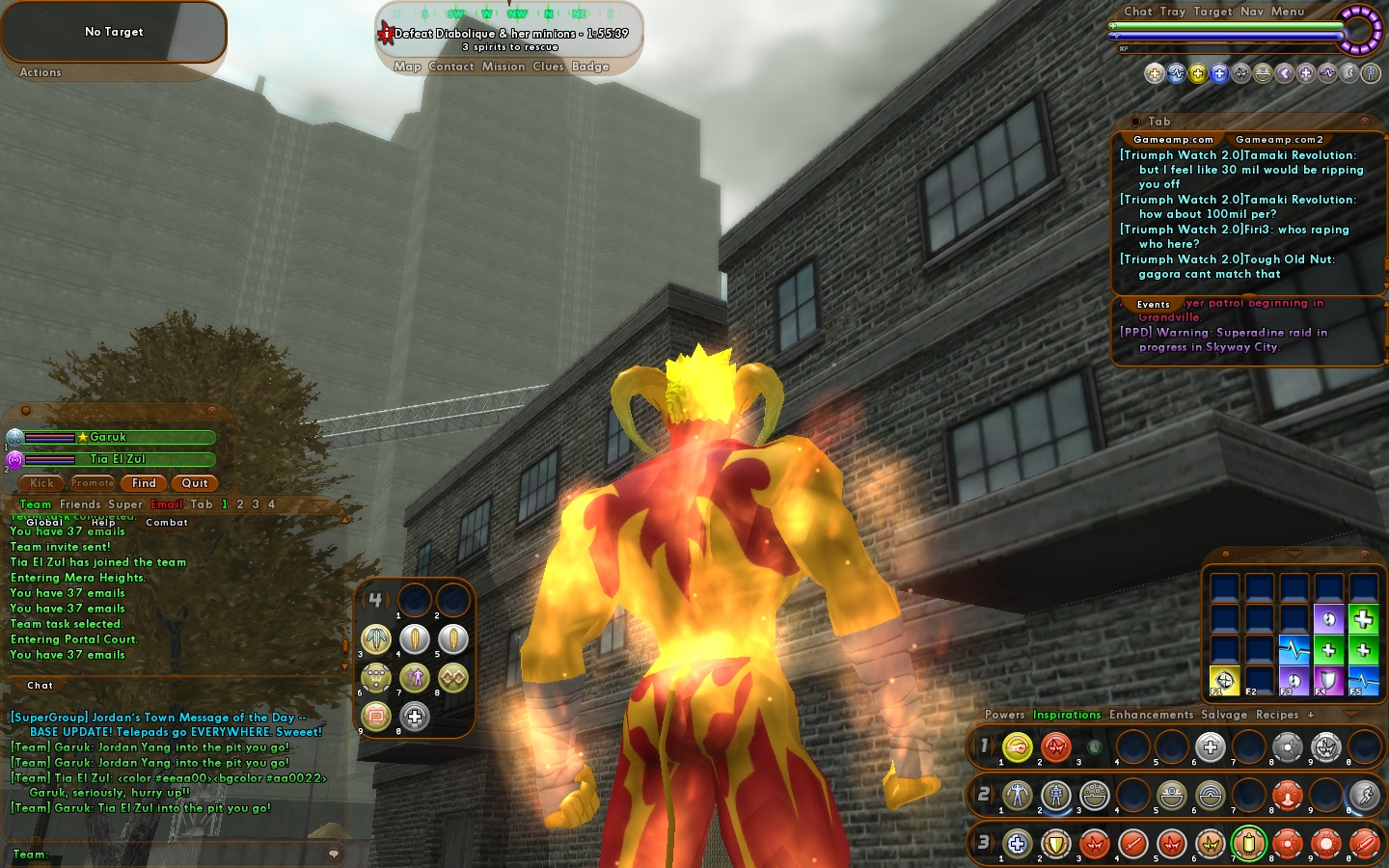
Task: Open the Actions menu under the target window
Action: pyautogui.click(x=41, y=72)
